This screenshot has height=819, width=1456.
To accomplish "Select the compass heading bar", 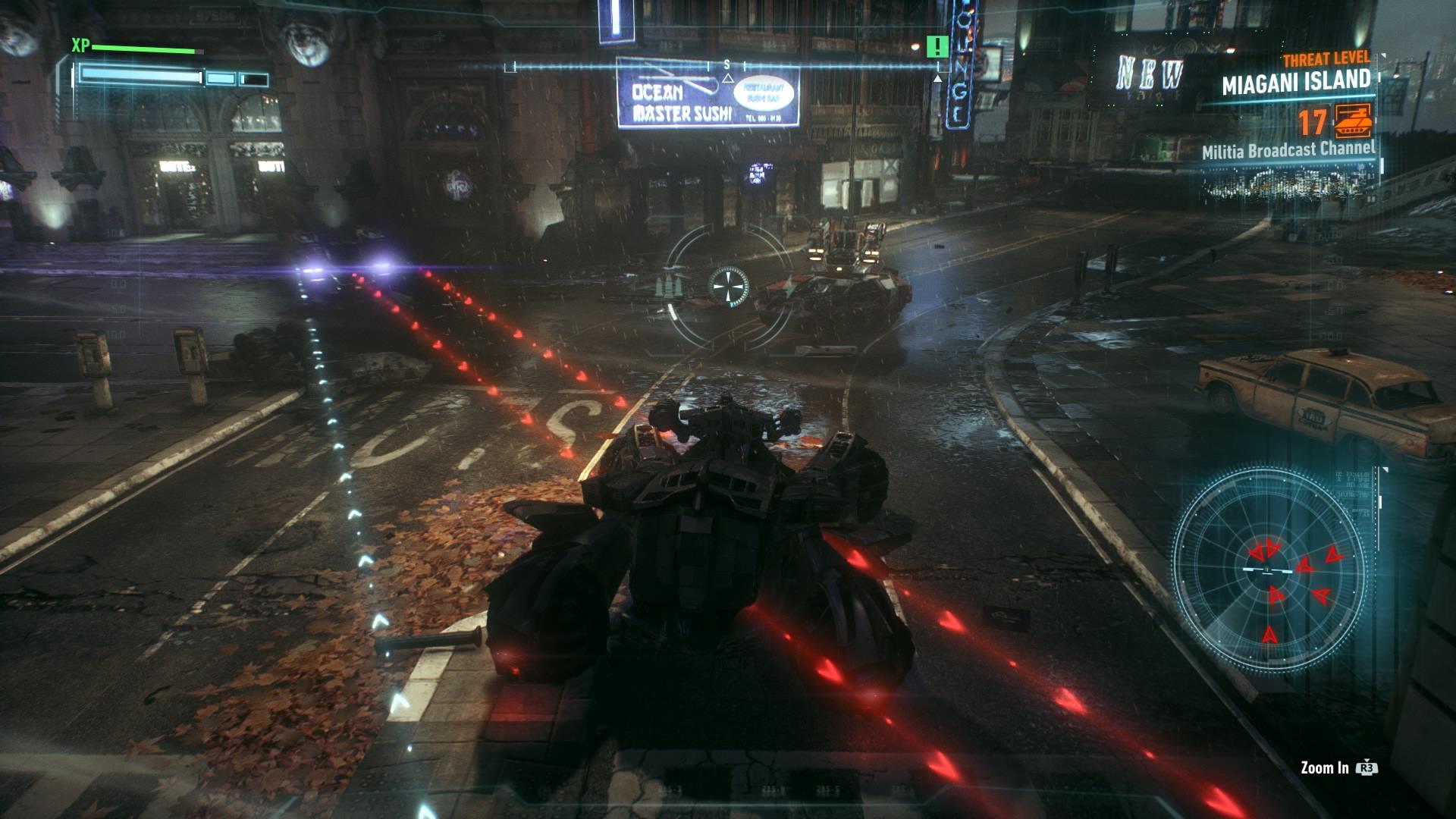I will pos(726,67).
